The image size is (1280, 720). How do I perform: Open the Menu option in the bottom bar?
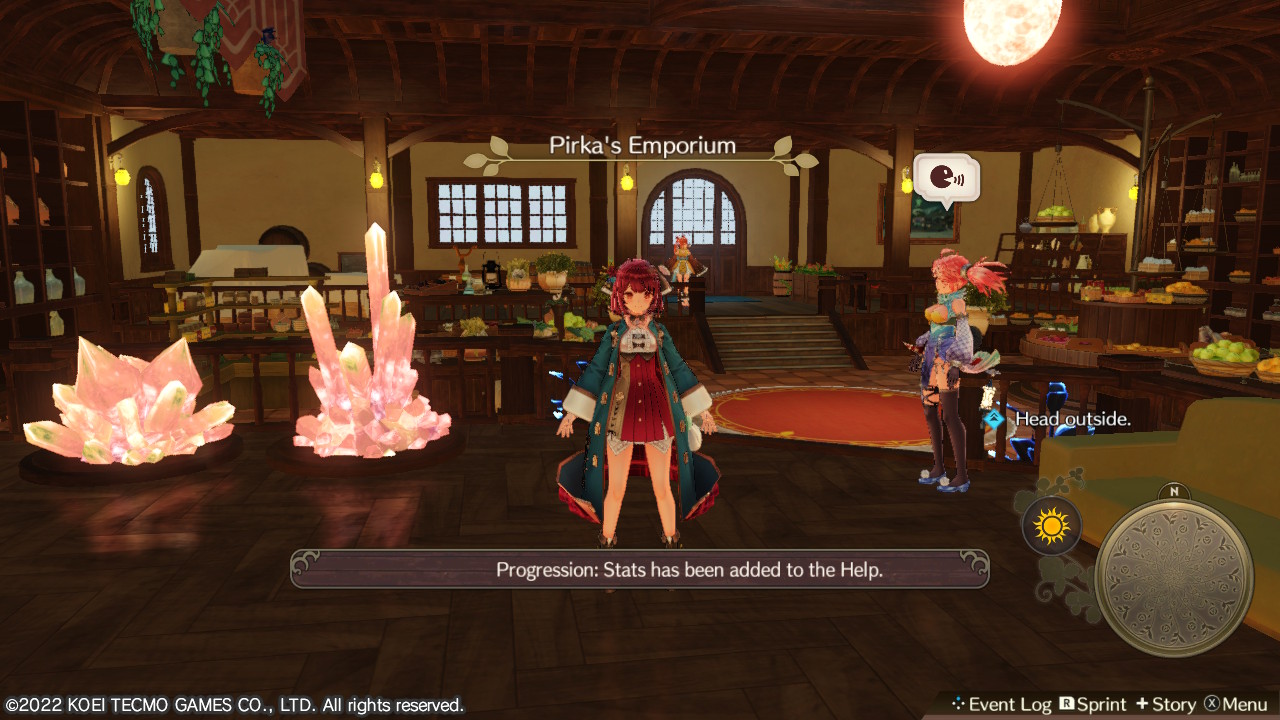(1236, 705)
